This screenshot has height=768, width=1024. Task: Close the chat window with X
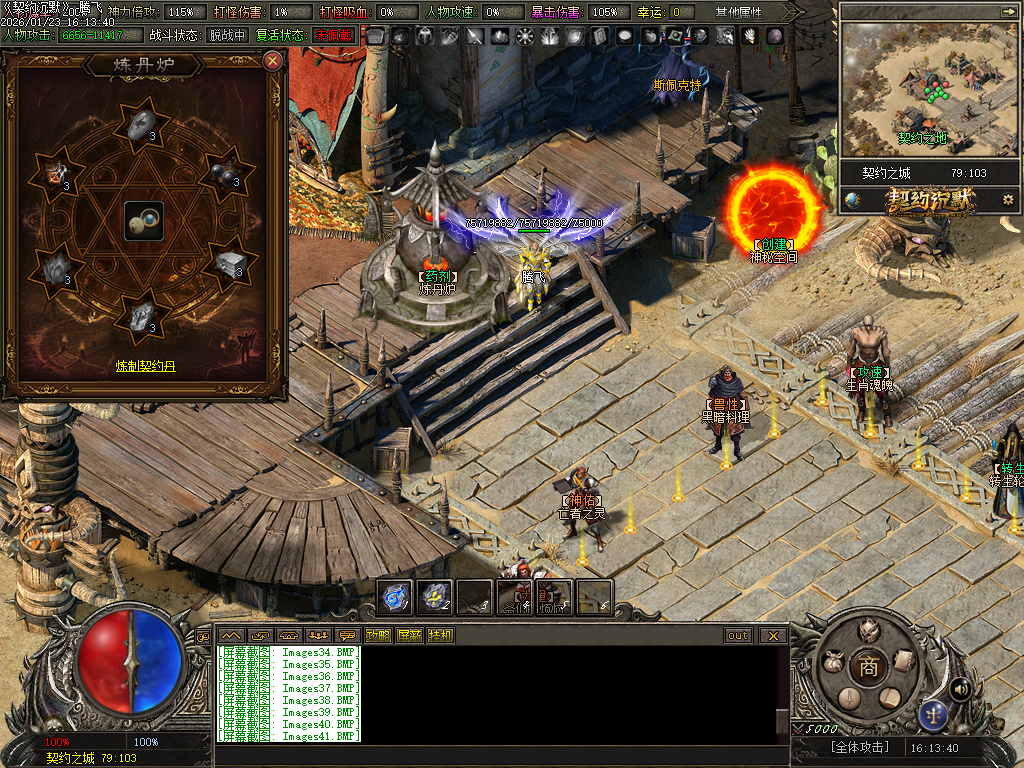coord(773,635)
